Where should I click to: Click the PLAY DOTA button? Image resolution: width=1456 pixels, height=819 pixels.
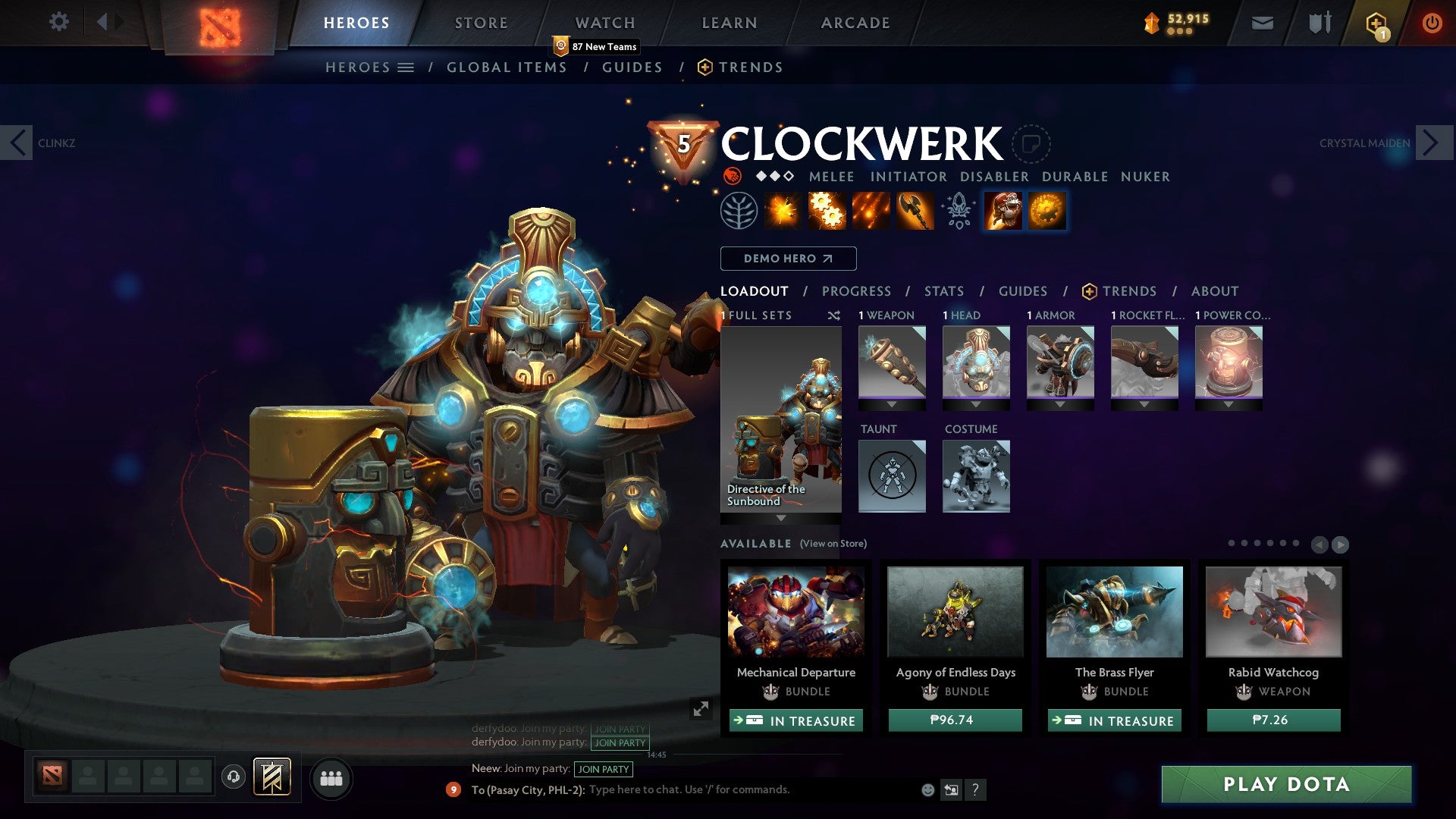coord(1285,785)
